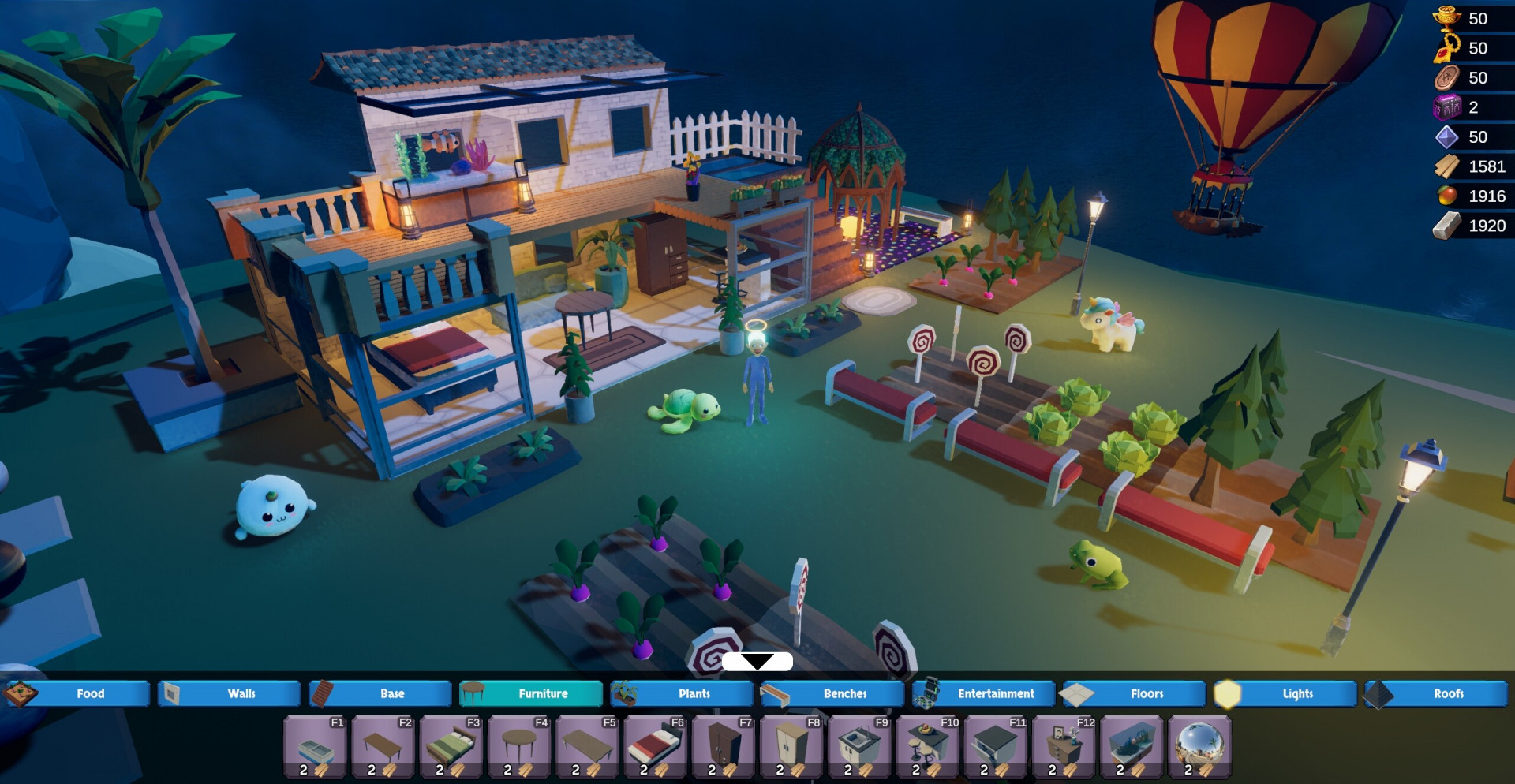Choose the dresser with picture frame slot
1515x784 pixels.
1064,746
